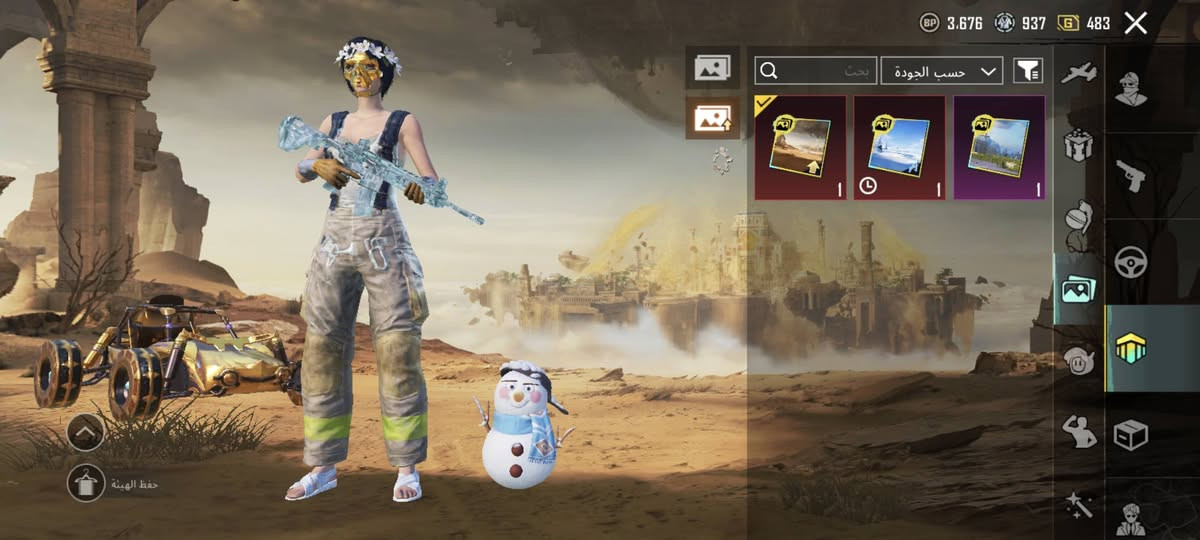Open the crate box section
The width and height of the screenshot is (1200, 540).
pos(1131,435)
